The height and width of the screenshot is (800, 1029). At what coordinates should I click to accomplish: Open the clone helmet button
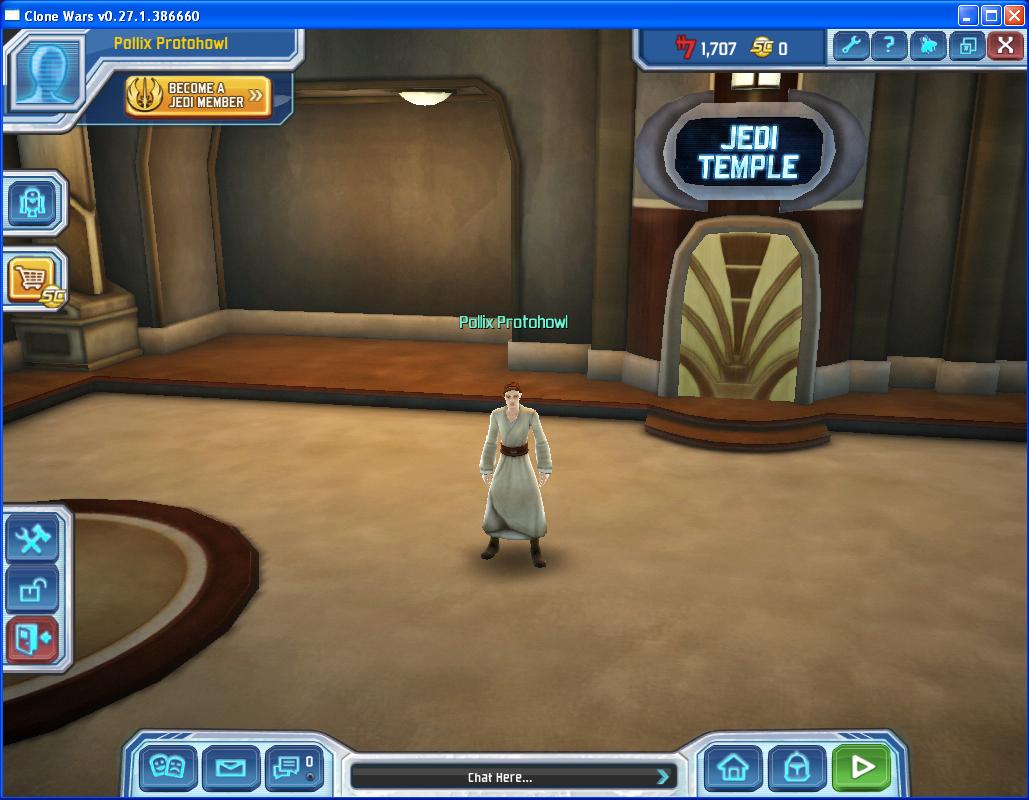click(x=797, y=768)
